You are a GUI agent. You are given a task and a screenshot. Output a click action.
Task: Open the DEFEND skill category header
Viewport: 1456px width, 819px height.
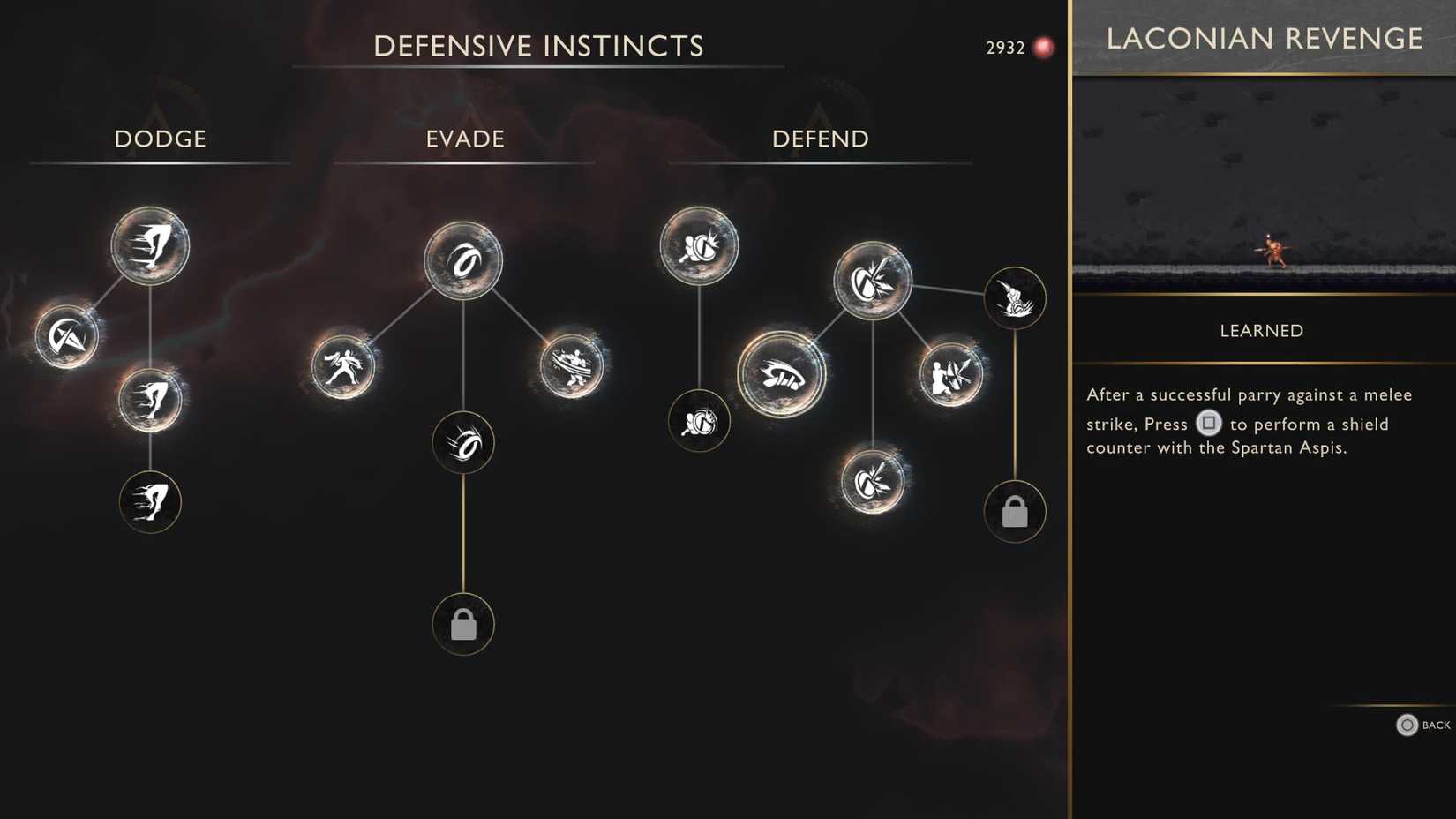[x=819, y=139]
